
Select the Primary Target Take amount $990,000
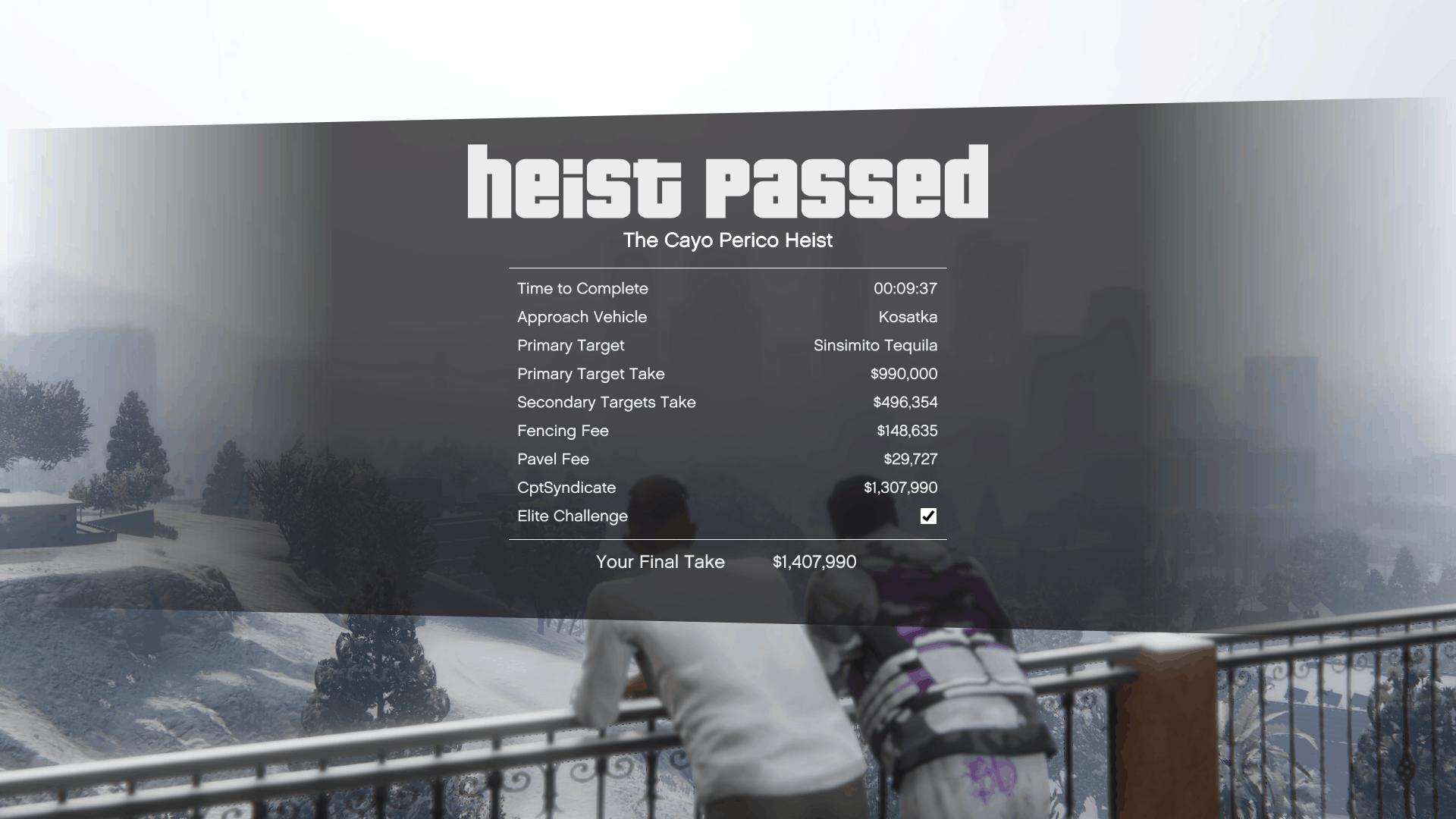[902, 374]
